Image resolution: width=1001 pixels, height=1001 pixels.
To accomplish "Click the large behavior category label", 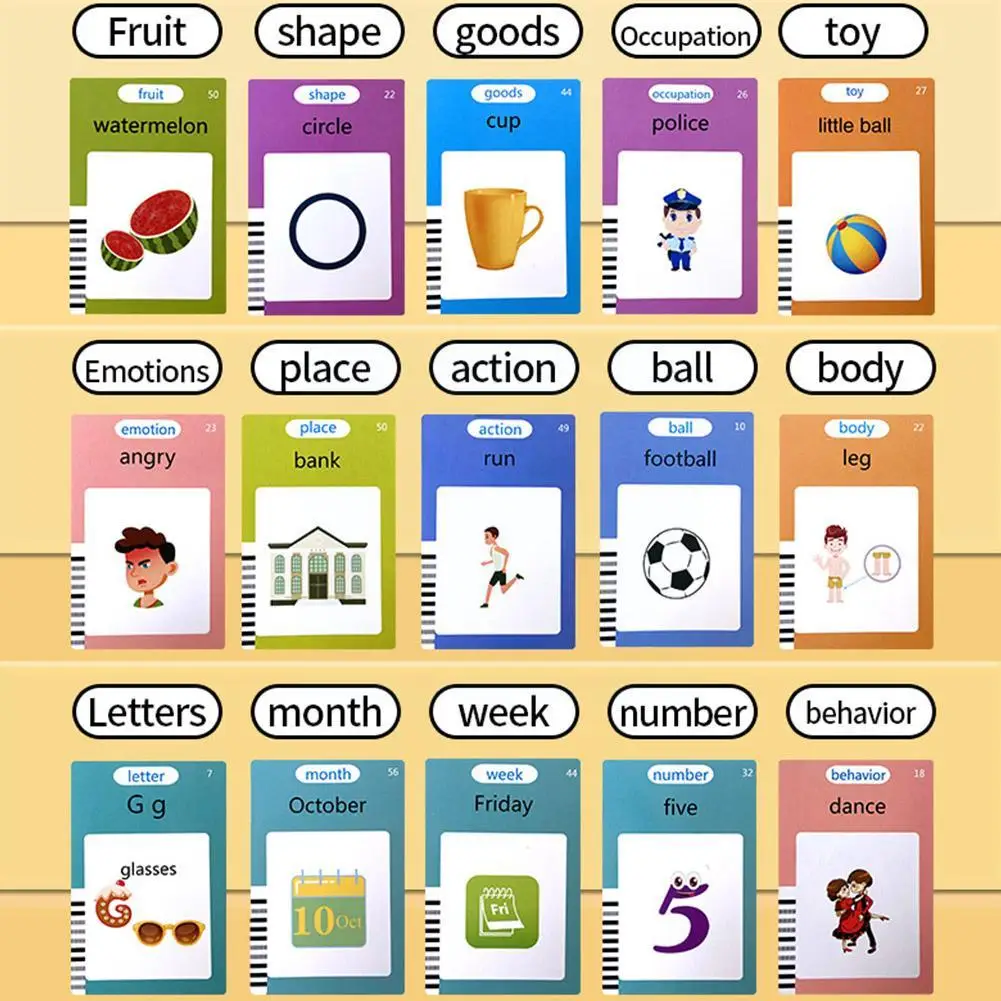I will (x=860, y=713).
